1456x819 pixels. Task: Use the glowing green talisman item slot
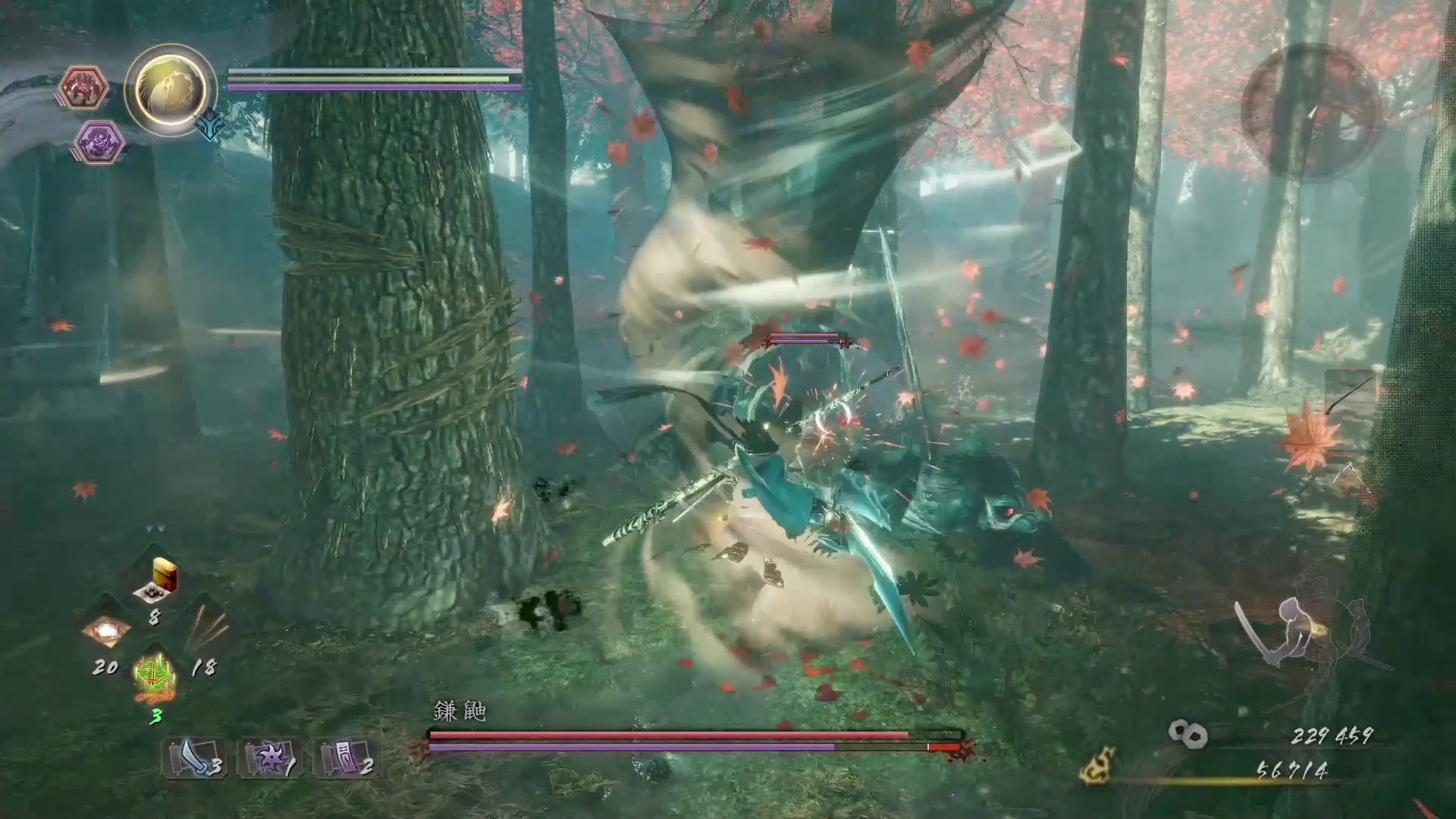coord(155,675)
